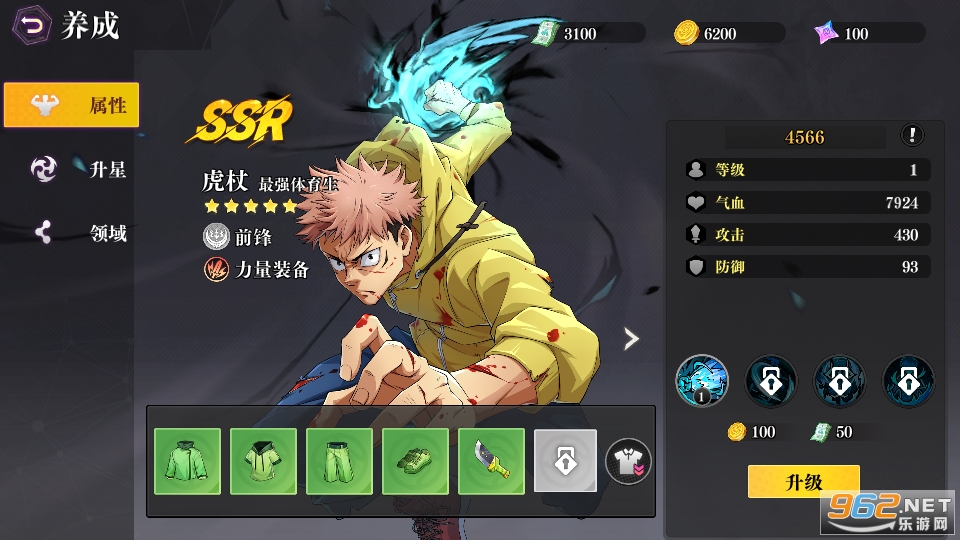
Task: Tap the yellow 升级 level-up button
Action: point(803,482)
